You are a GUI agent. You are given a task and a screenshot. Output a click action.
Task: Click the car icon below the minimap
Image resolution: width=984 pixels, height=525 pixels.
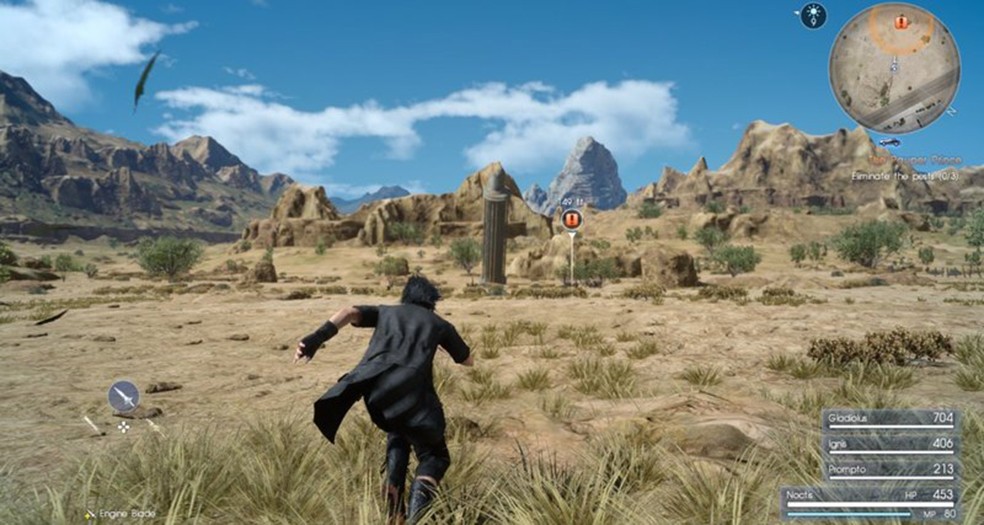tap(890, 143)
